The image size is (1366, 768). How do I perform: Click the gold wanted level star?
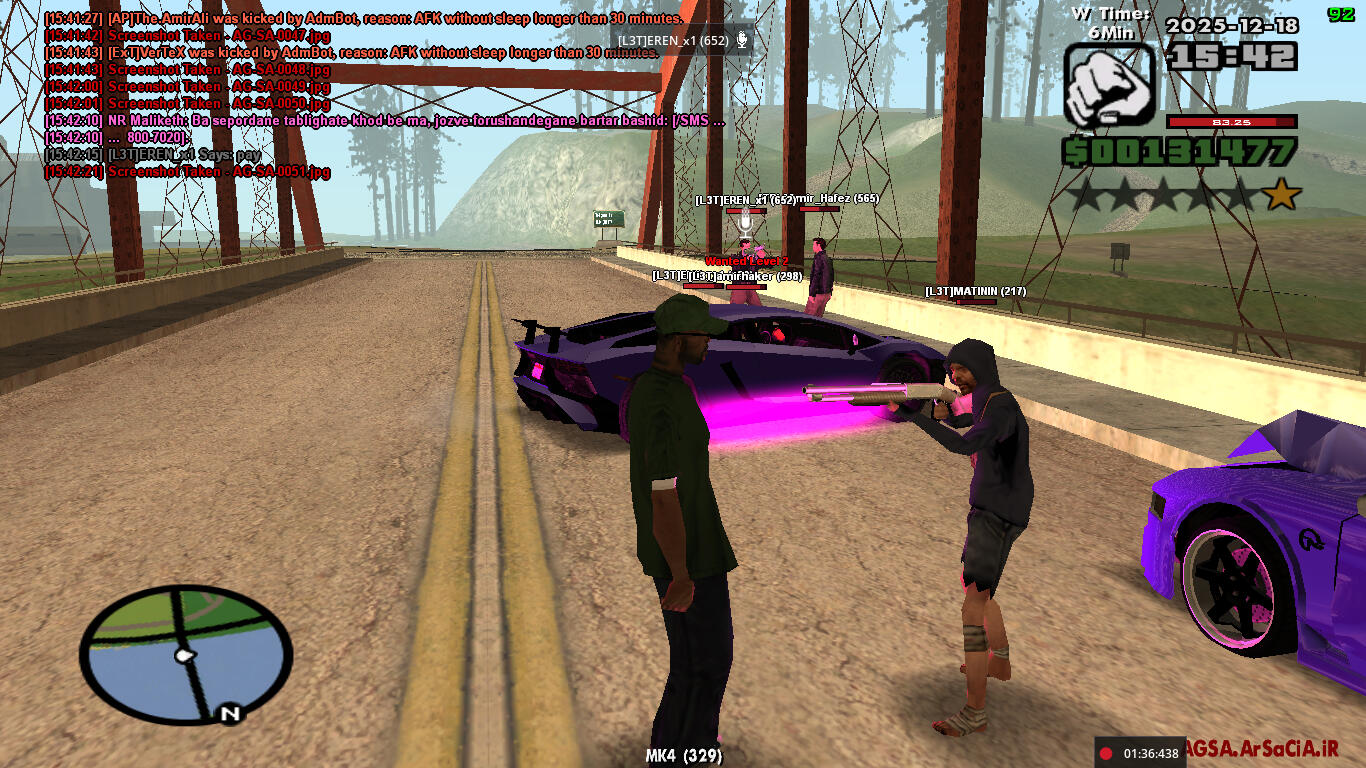1282,194
